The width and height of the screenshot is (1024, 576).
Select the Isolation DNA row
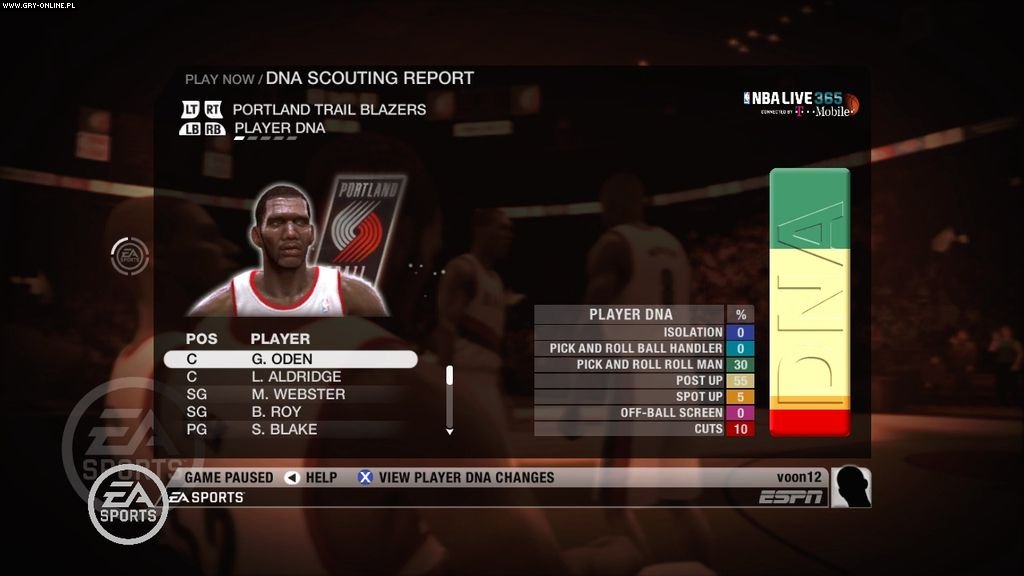(644, 332)
